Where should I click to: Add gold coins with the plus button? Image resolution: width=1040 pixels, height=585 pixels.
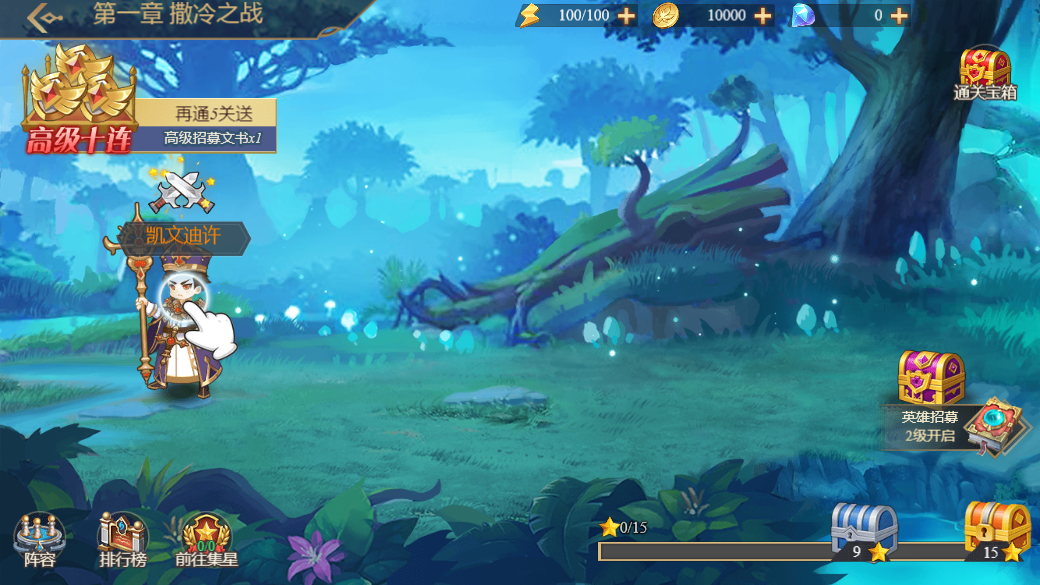(762, 15)
